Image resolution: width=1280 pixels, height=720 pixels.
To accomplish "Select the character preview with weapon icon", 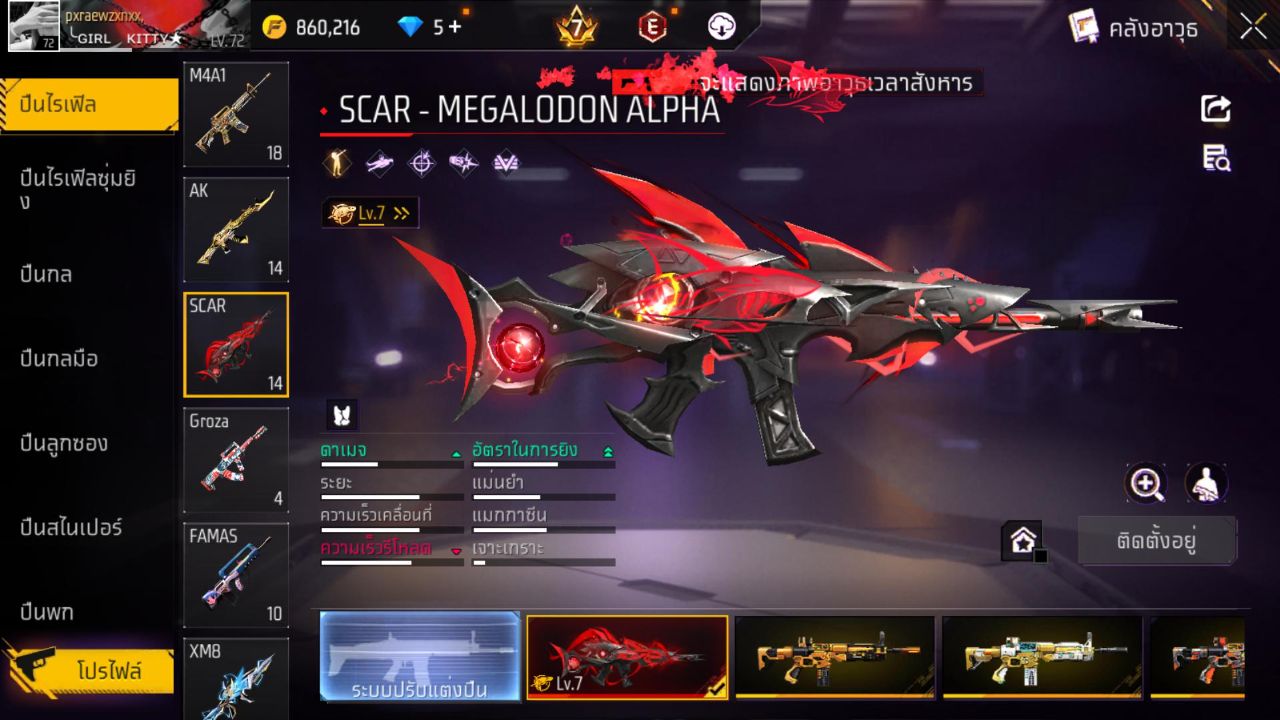I will coord(1205,483).
